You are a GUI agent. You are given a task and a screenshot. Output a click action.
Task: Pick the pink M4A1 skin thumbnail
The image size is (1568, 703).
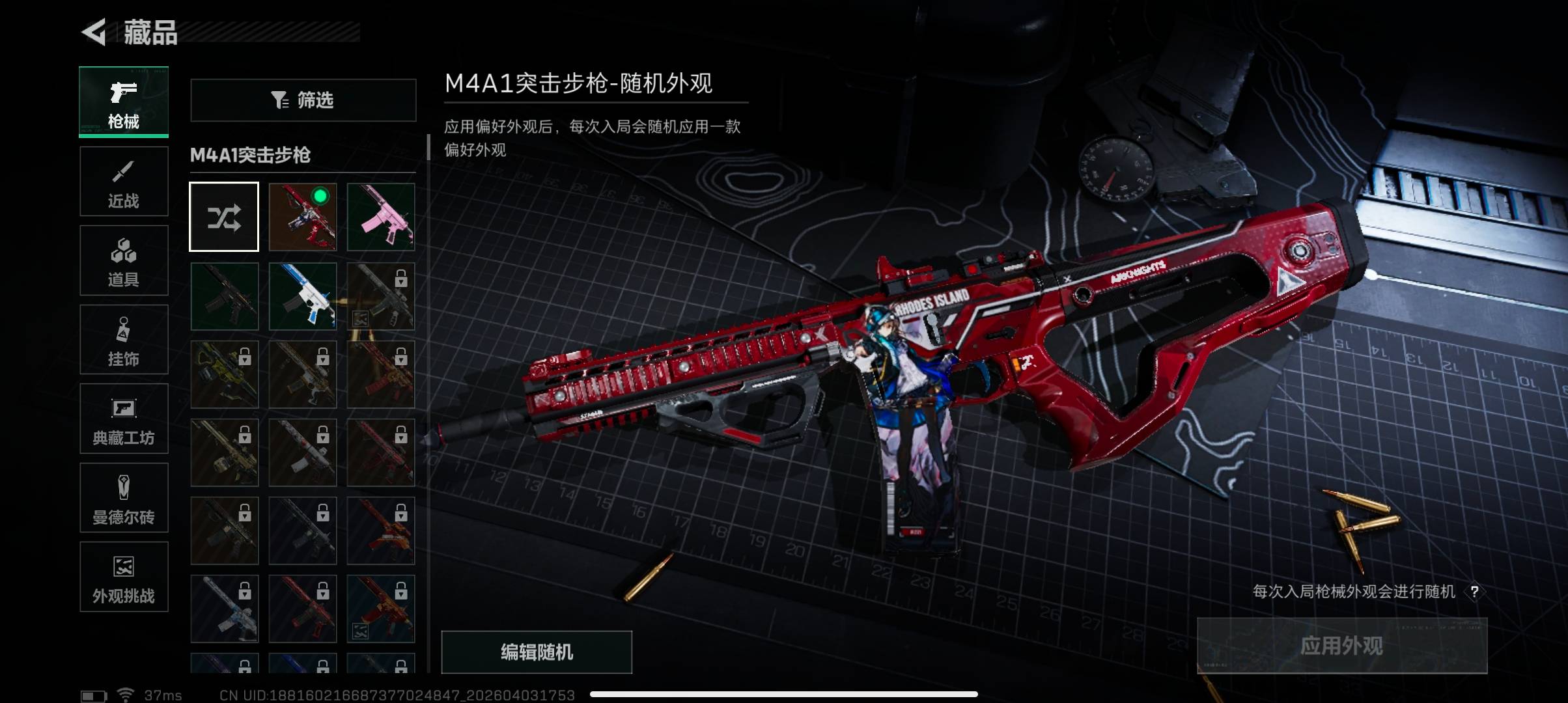(x=381, y=217)
